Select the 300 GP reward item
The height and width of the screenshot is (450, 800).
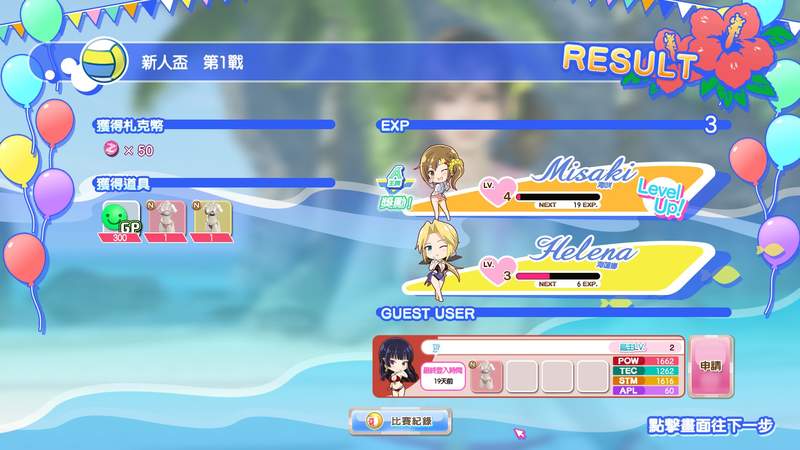pyautogui.click(x=120, y=221)
